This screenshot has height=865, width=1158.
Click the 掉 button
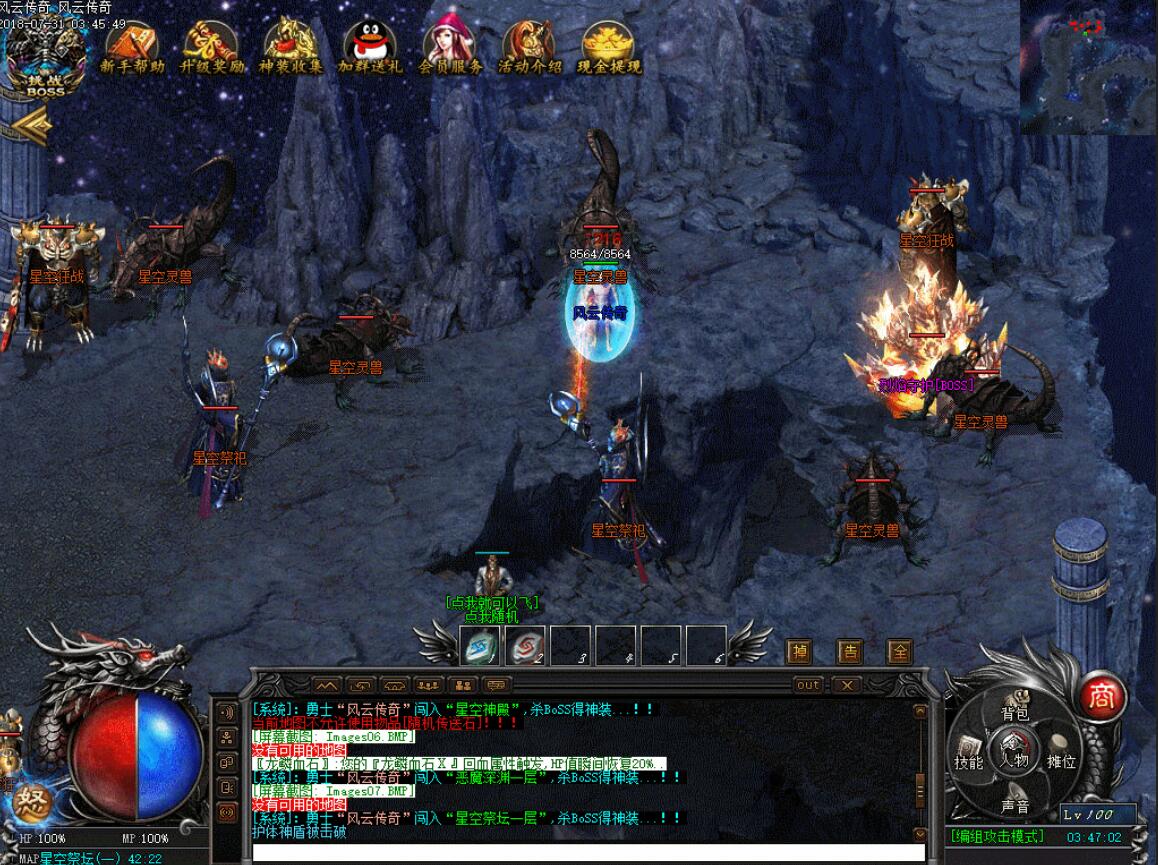[x=799, y=652]
